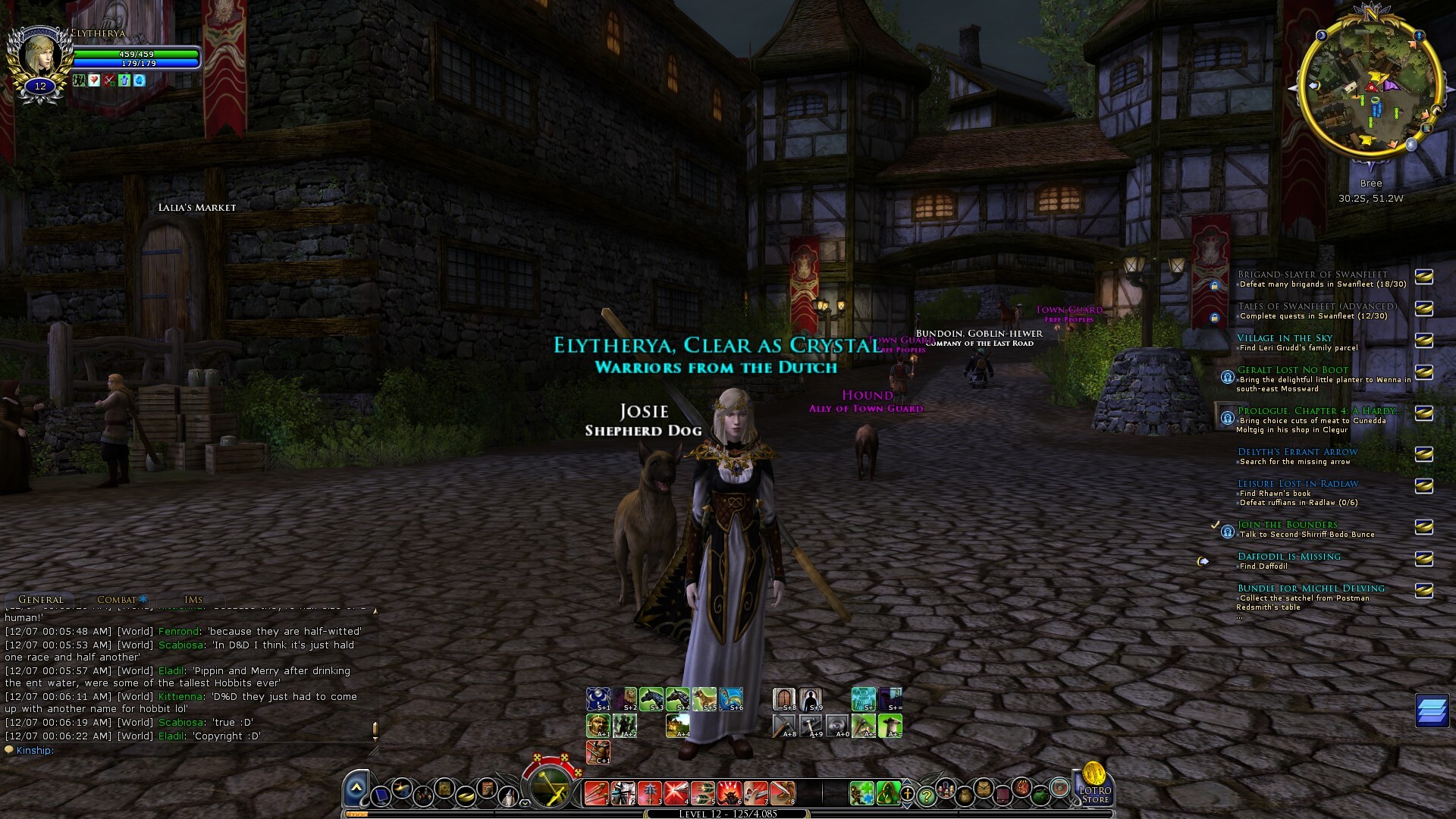Use the shepherd dog pet skill
This screenshot has width=1456, height=819.
(704, 699)
